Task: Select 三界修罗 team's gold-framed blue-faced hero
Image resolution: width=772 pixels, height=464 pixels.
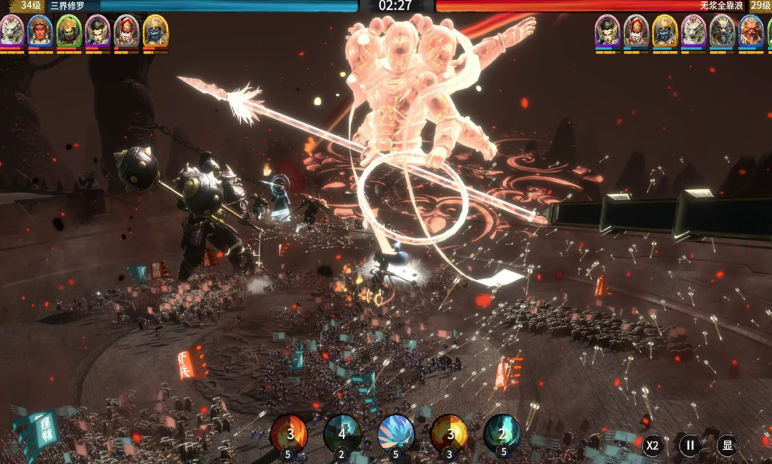Action: 155,31
